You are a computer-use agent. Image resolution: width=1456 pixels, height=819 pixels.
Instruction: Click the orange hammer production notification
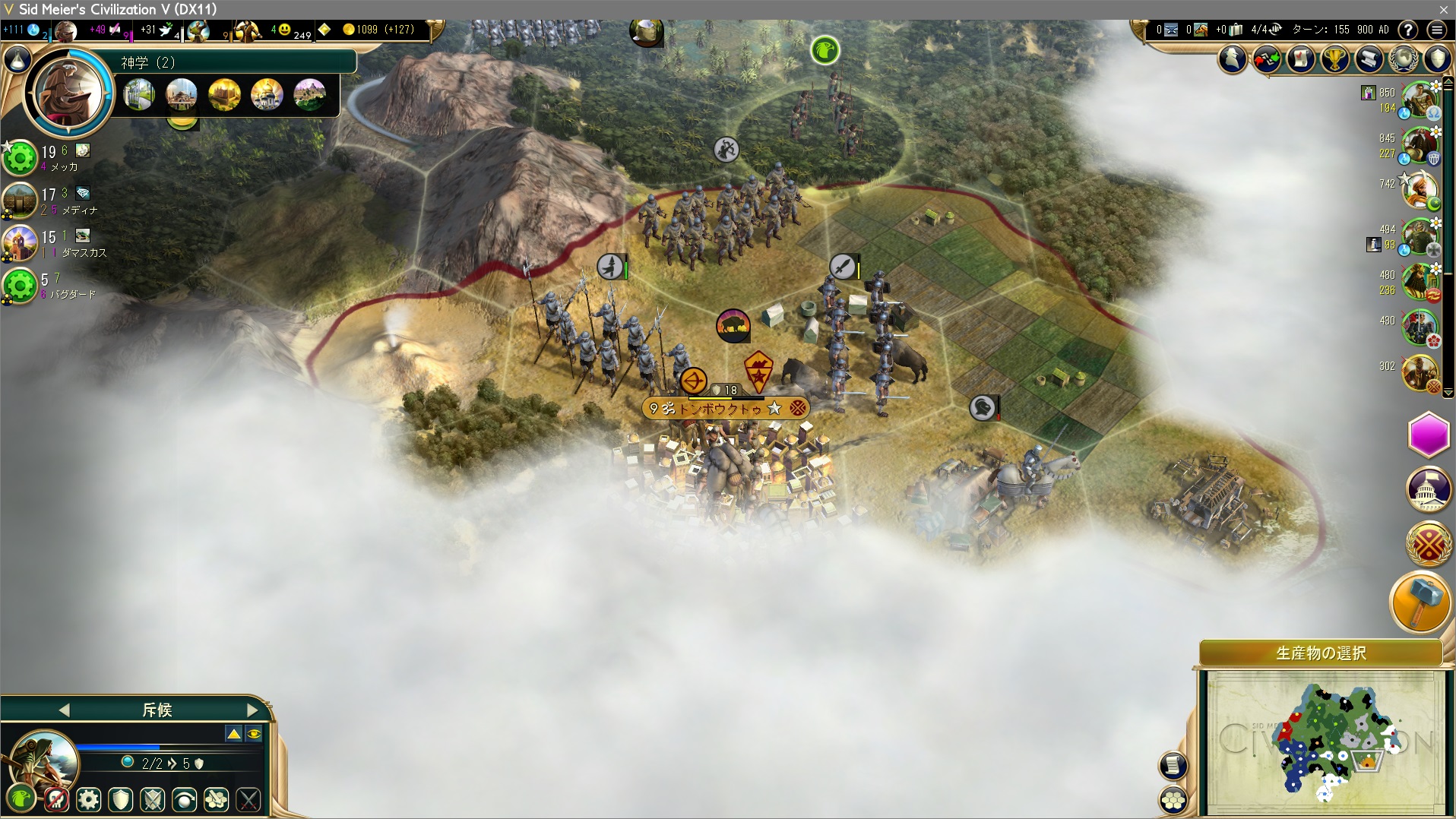coord(1420,602)
